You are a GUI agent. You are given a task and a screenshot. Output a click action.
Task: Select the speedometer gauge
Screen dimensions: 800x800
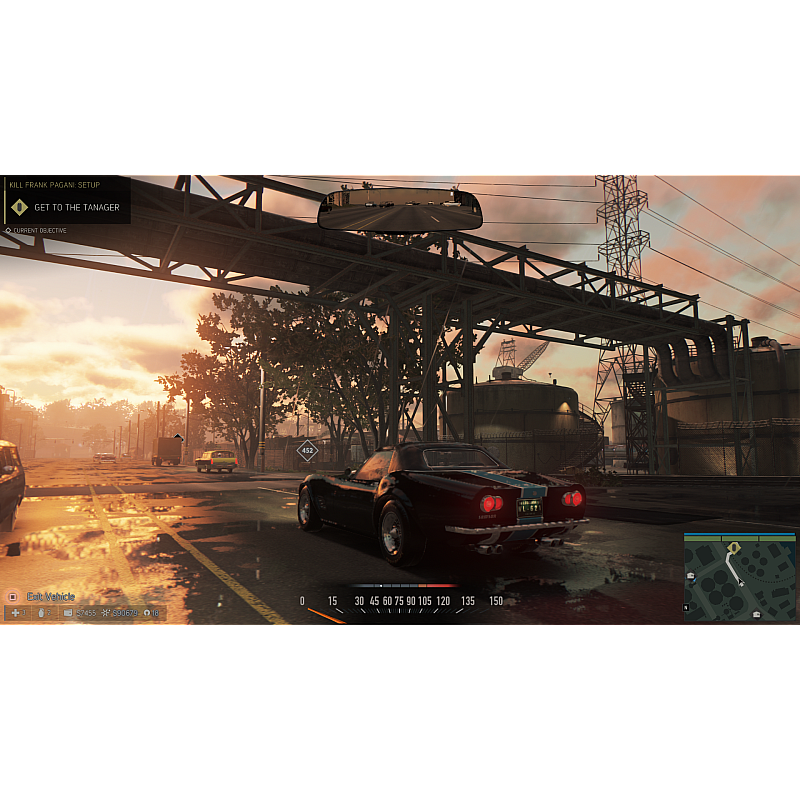point(401,600)
